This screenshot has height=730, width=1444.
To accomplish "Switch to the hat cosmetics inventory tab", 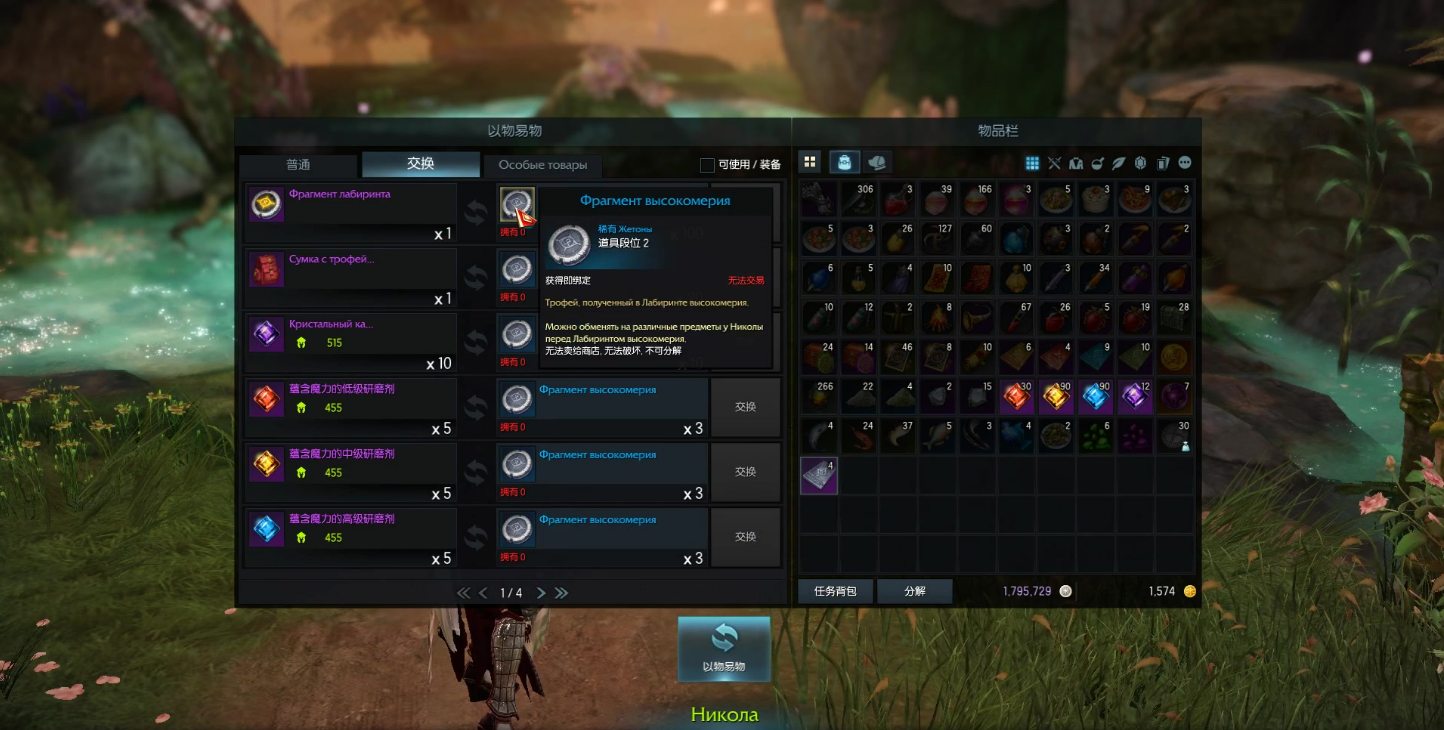I will (x=877, y=162).
